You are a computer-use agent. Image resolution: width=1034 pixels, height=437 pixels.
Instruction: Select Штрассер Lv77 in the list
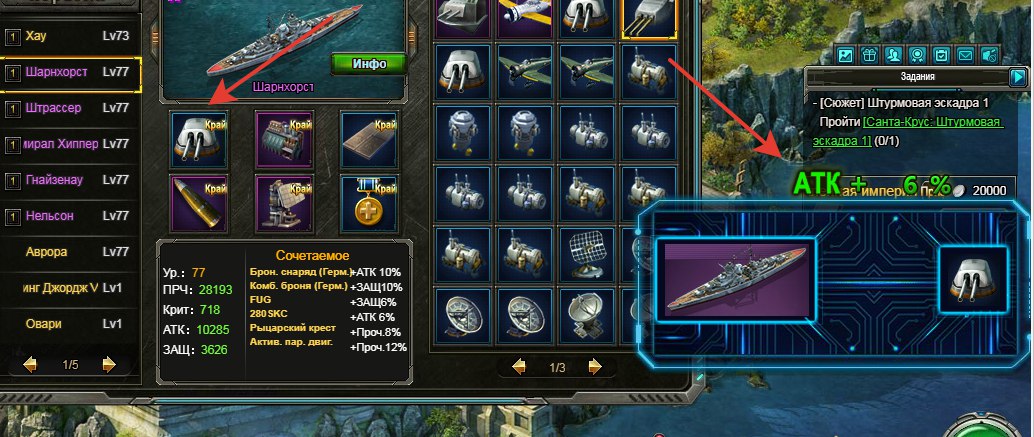[x=70, y=108]
